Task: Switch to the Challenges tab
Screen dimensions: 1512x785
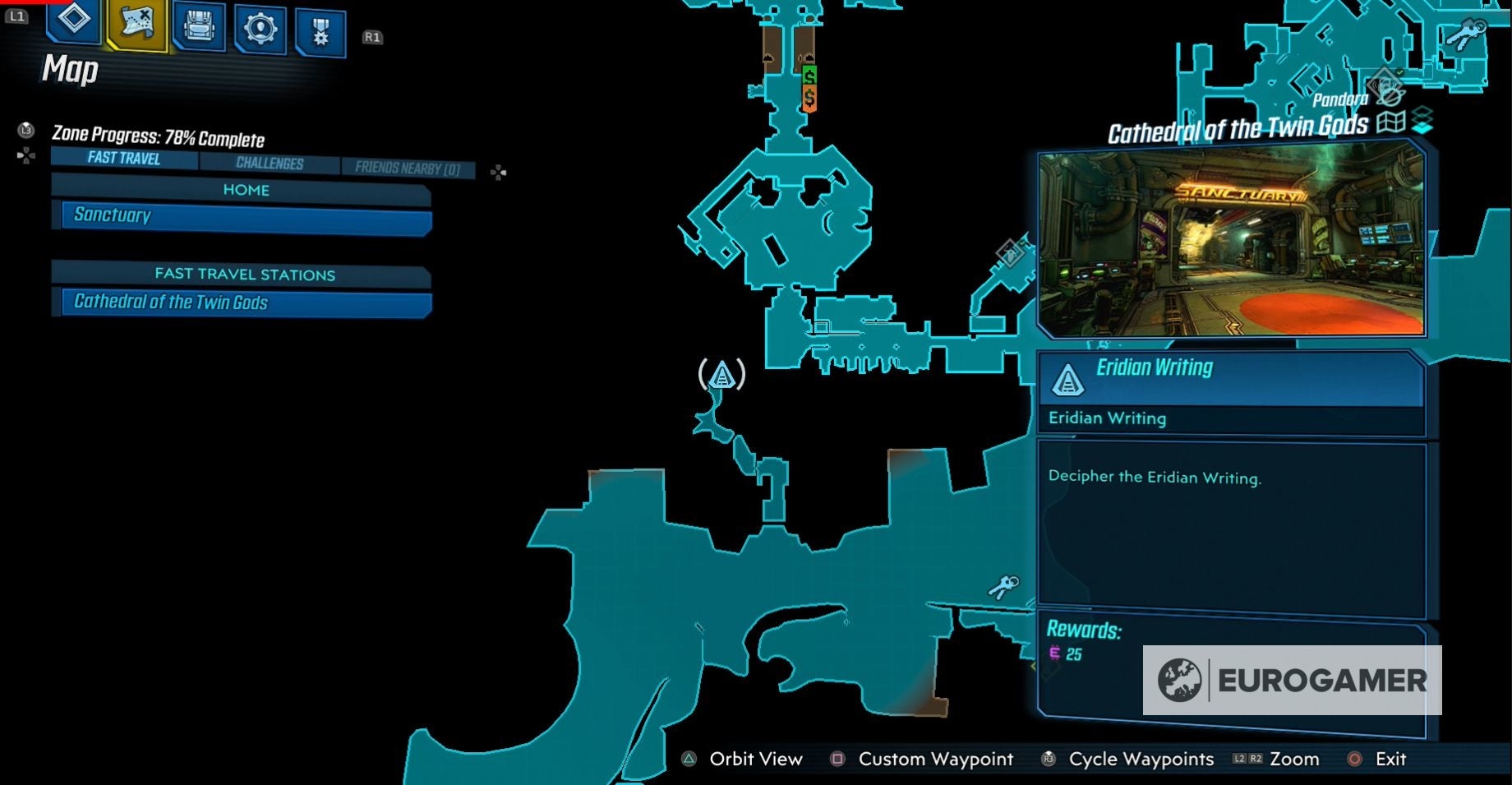Action: pyautogui.click(x=269, y=163)
